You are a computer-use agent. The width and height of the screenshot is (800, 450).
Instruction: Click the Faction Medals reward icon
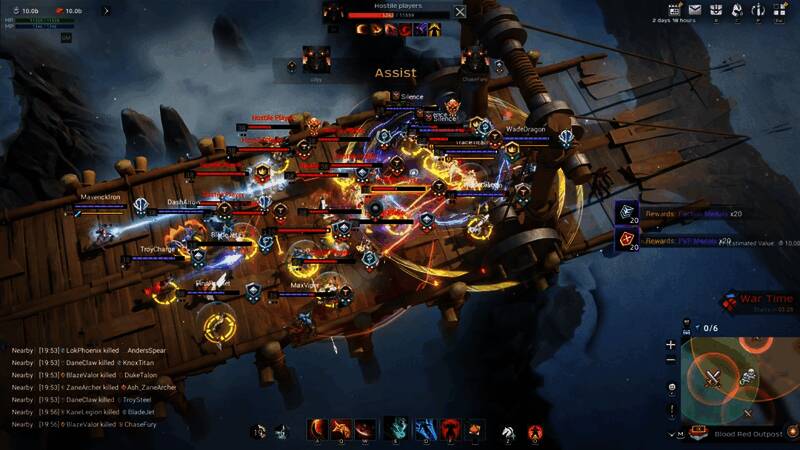pos(628,211)
